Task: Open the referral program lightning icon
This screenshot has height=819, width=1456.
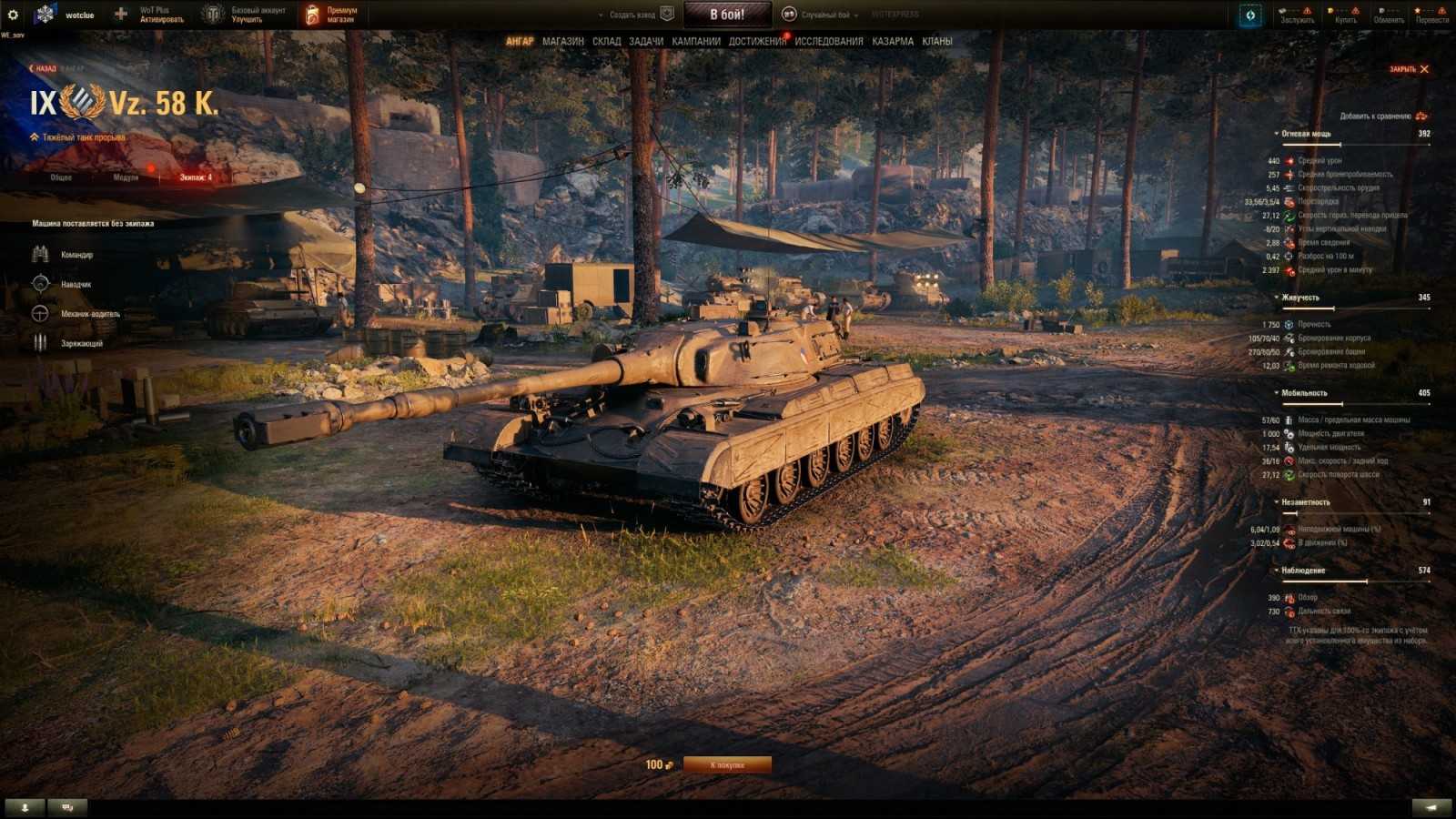Action: pyautogui.click(x=1249, y=15)
